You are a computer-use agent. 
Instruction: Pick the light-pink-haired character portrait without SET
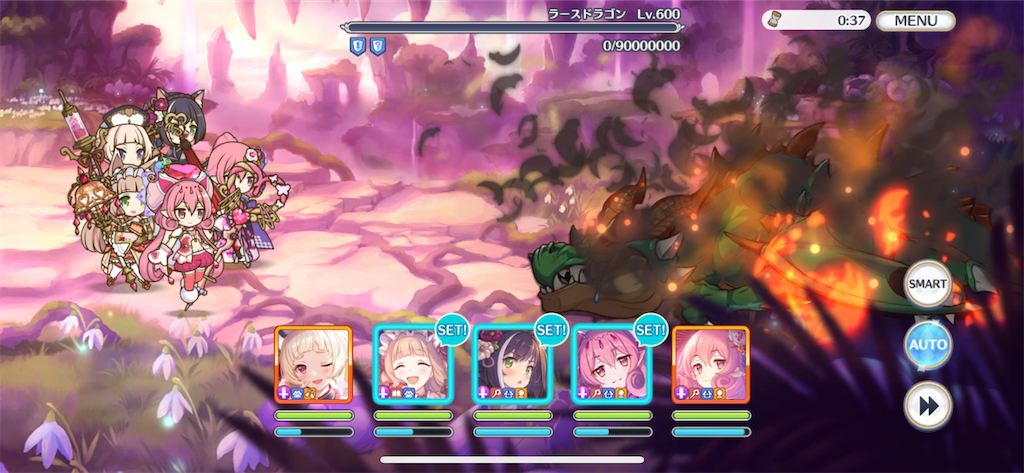pos(710,364)
